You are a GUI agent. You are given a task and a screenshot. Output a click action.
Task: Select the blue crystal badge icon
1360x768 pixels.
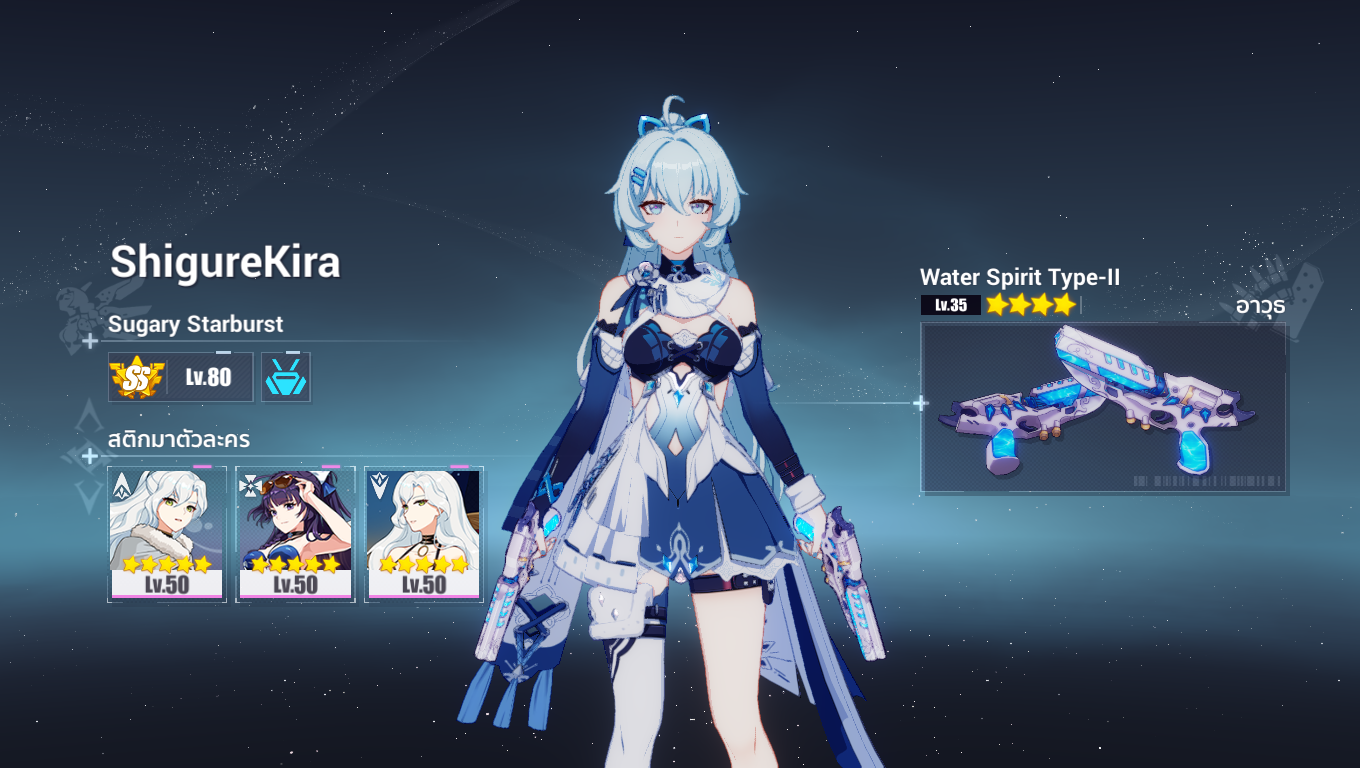(x=286, y=377)
